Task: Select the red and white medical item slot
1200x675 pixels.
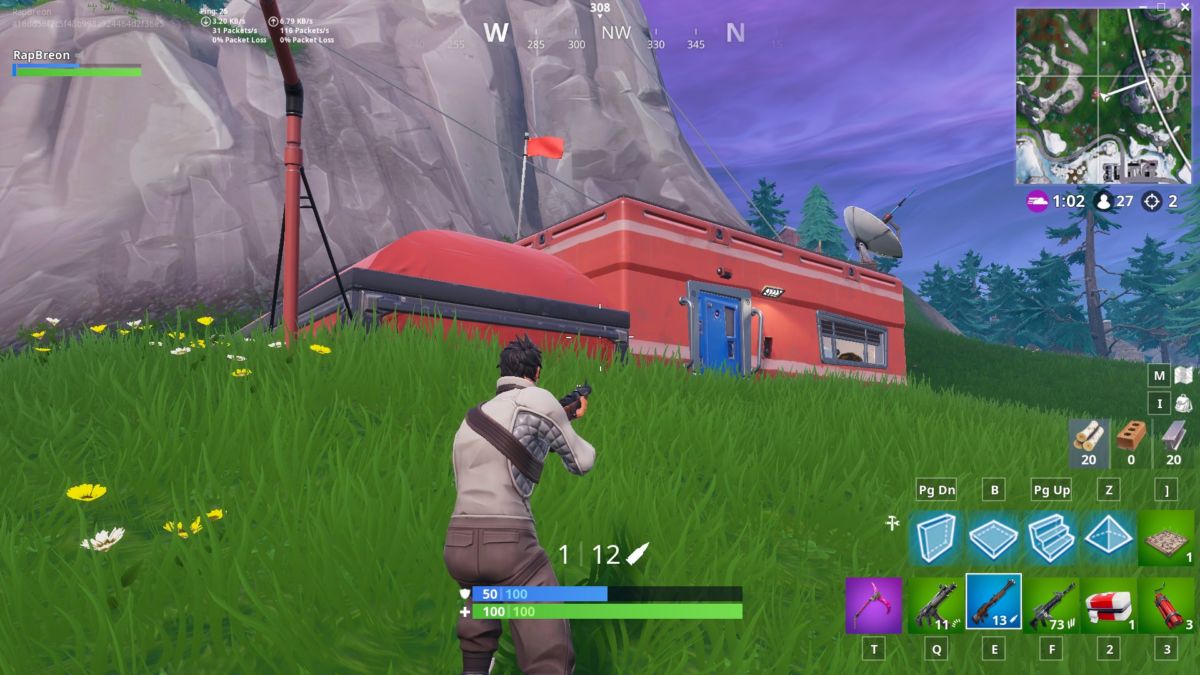Action: [1108, 605]
